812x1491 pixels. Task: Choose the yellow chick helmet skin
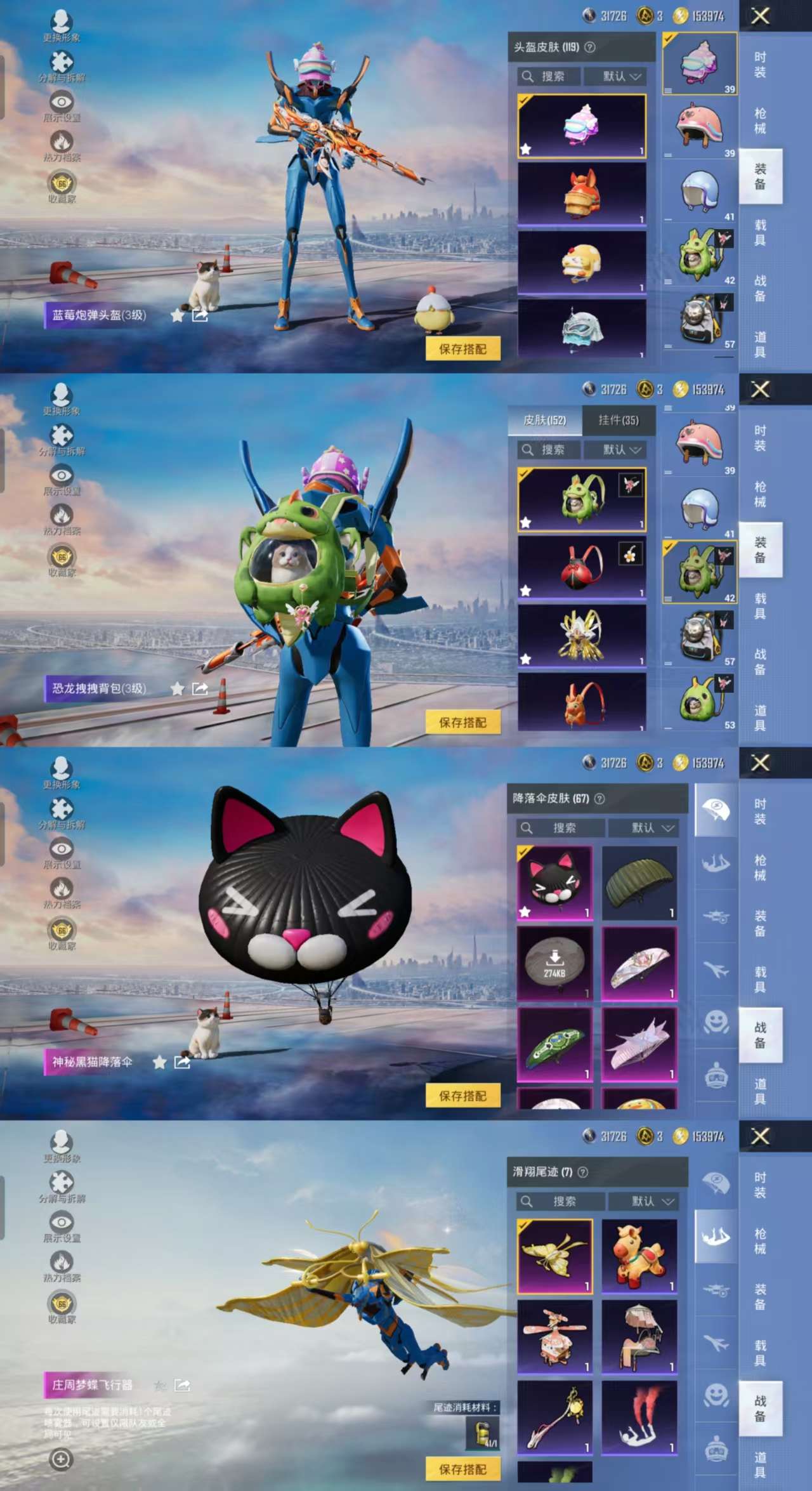pos(582,262)
